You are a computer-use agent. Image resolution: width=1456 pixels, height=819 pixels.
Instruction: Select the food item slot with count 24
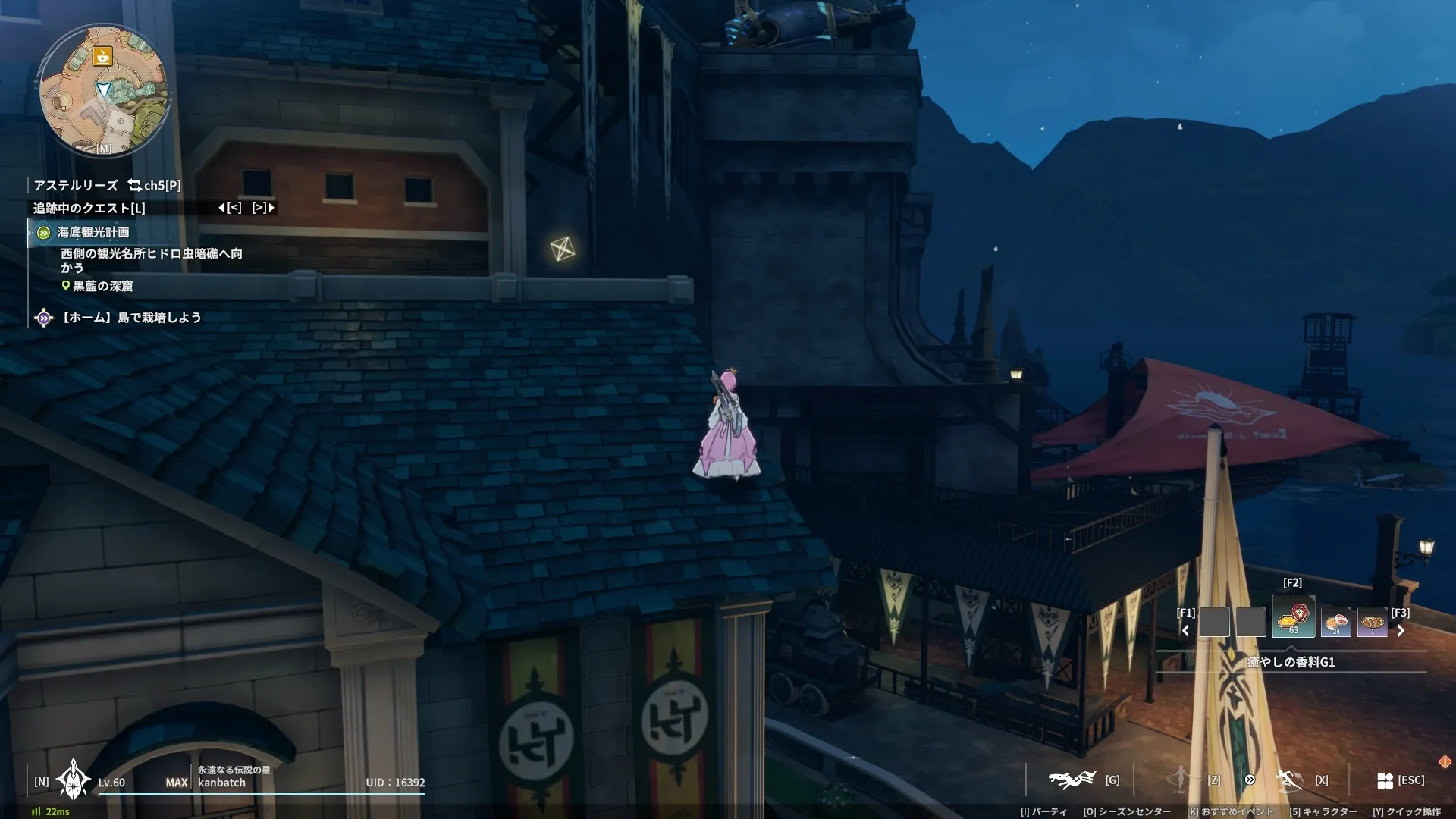[1335, 623]
